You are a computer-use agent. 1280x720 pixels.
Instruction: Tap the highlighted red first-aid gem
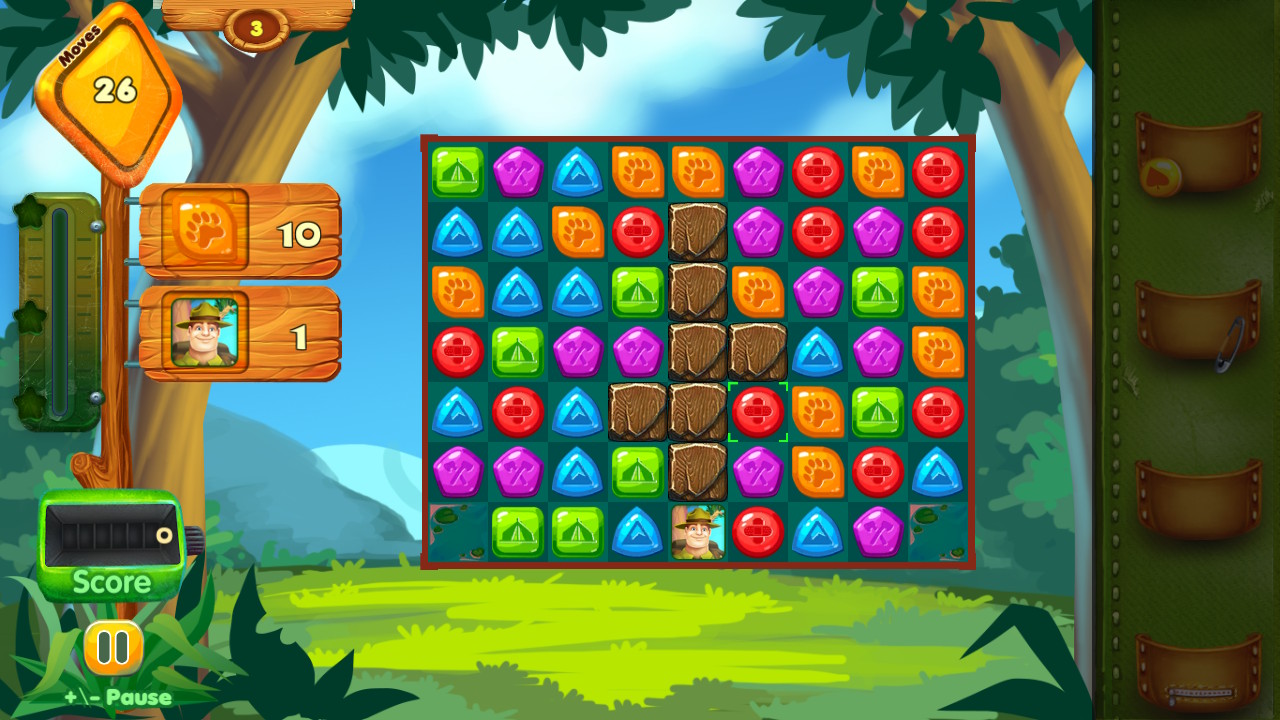[x=757, y=410]
